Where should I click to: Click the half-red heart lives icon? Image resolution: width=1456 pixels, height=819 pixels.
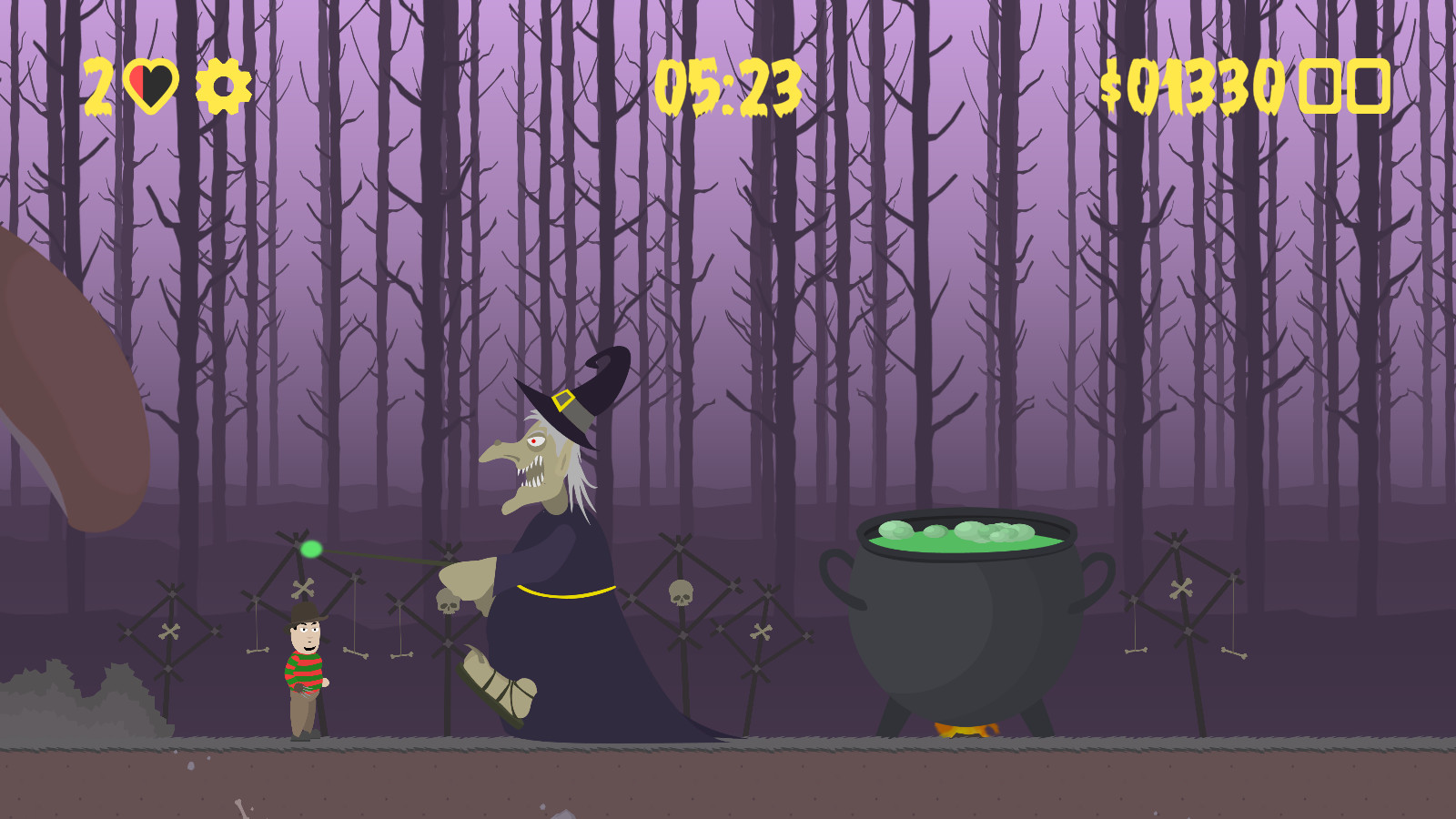[x=151, y=85]
